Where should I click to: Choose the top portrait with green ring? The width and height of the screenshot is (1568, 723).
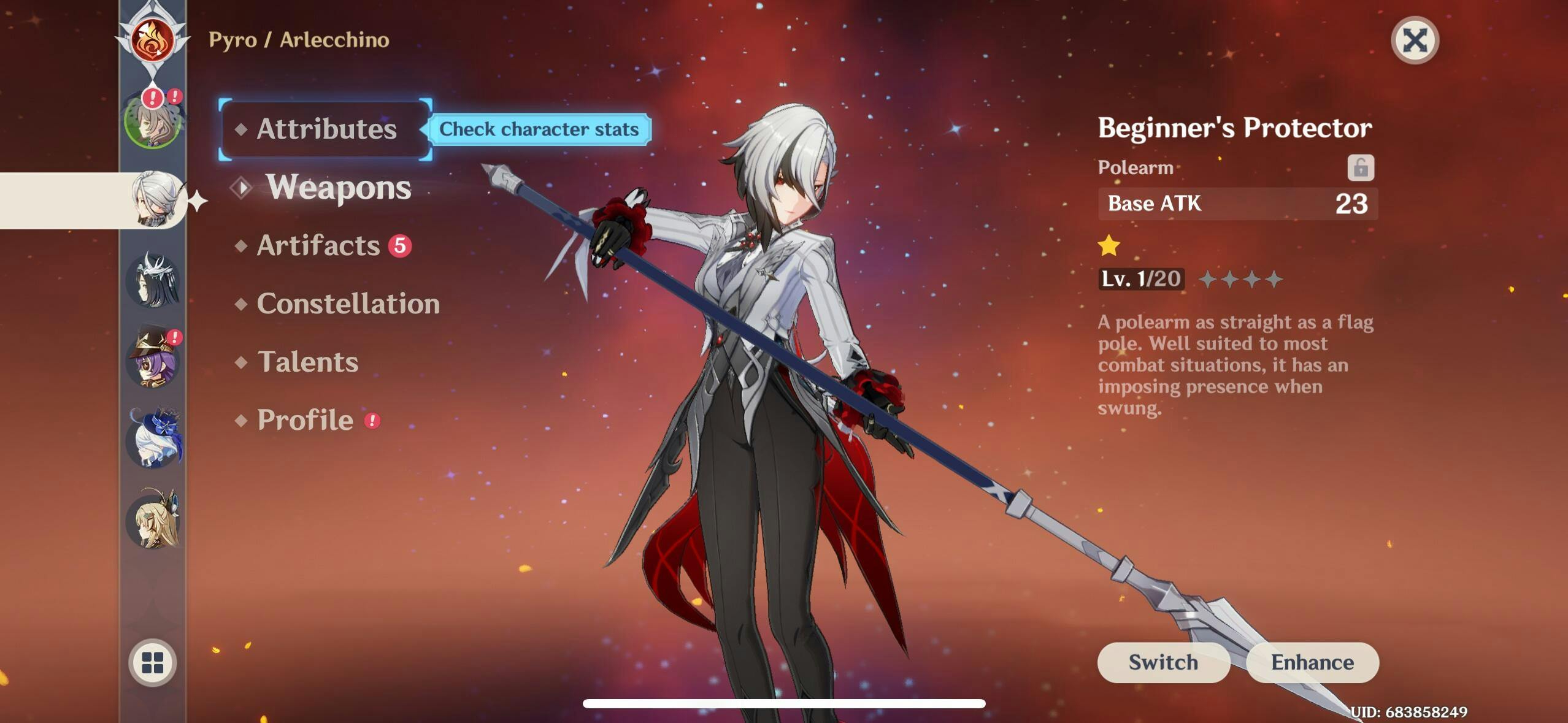(152, 121)
